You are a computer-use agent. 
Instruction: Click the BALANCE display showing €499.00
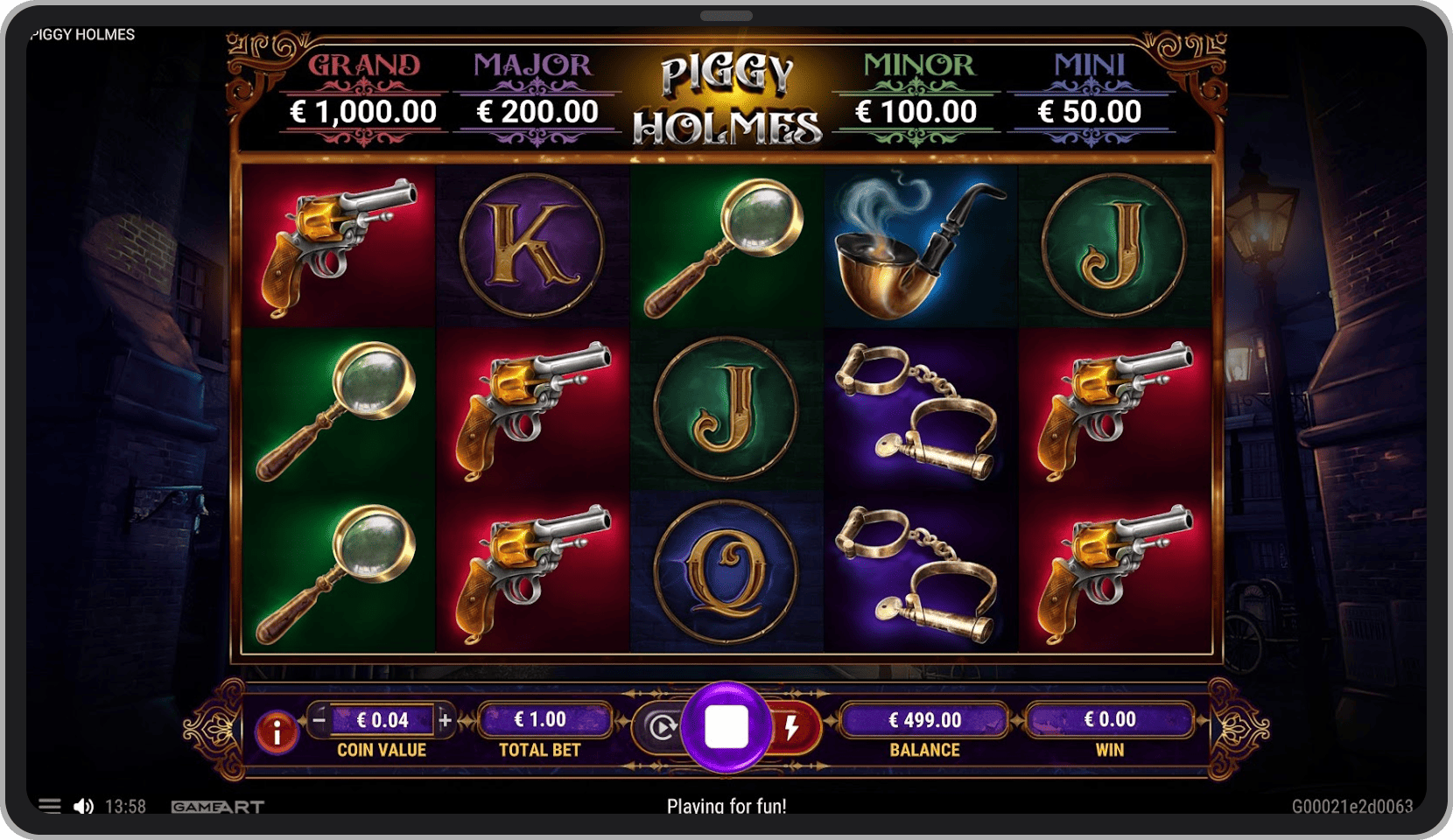click(x=925, y=721)
